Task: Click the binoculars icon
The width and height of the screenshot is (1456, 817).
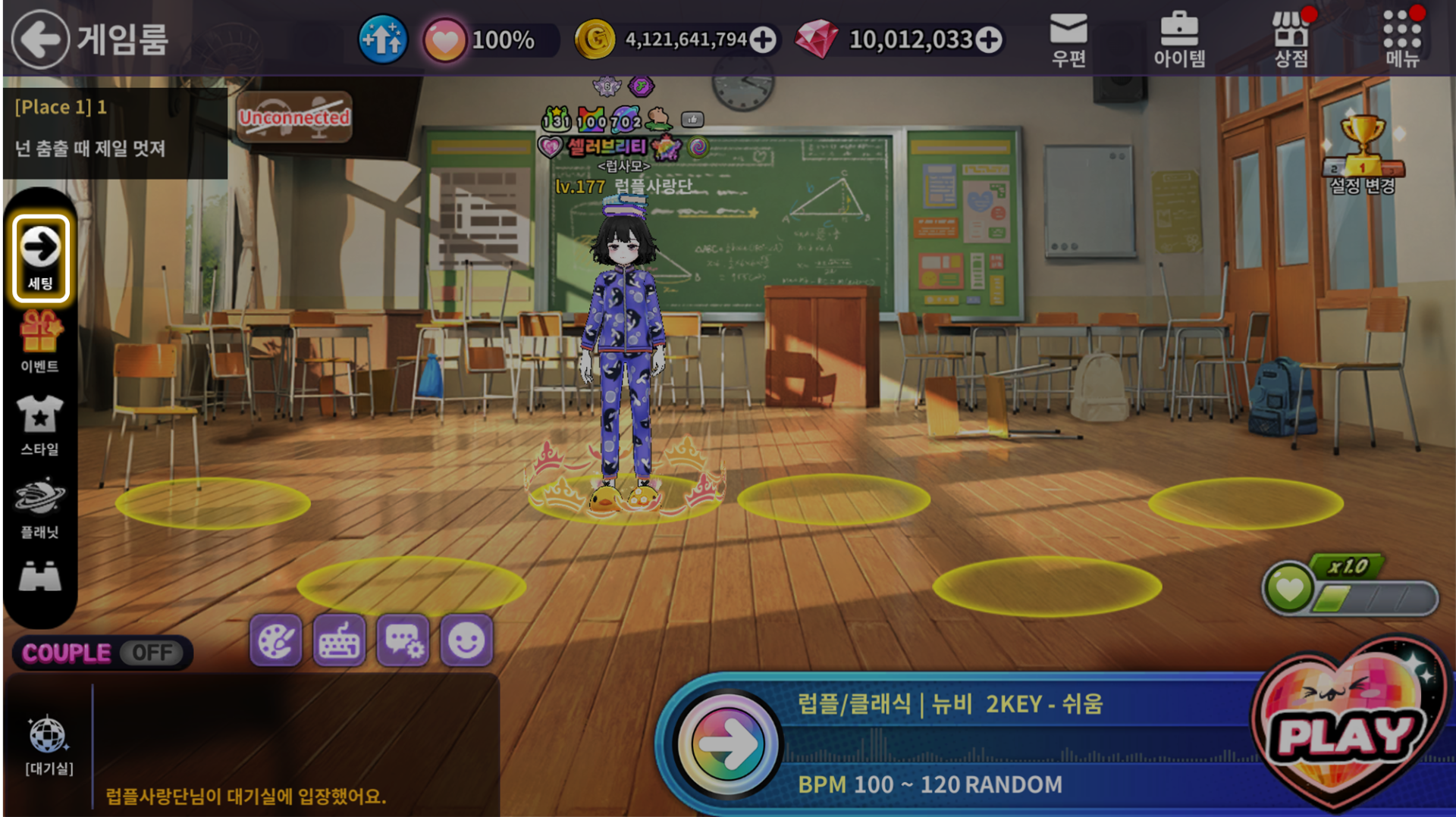Action: [x=40, y=578]
